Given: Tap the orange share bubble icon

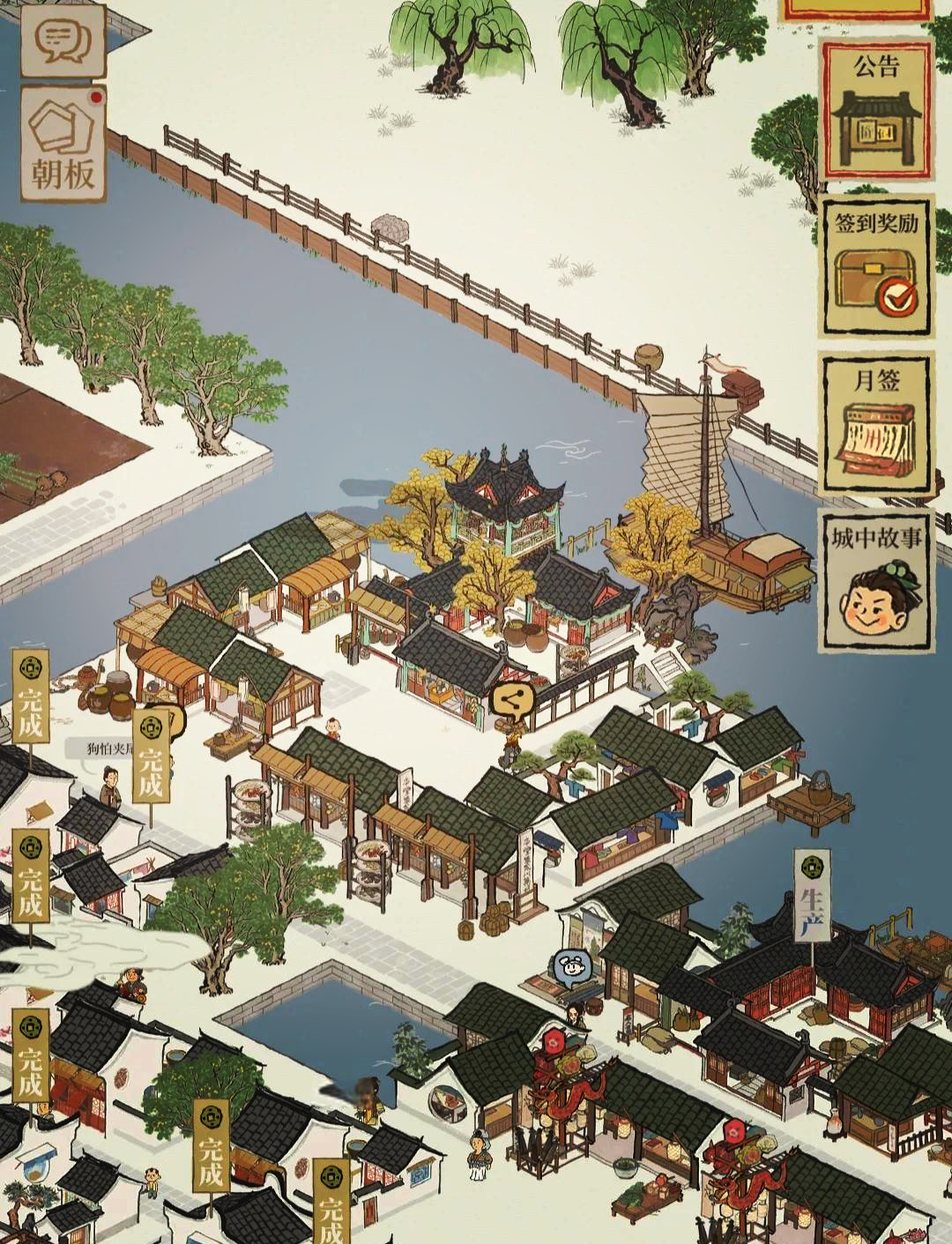Looking at the screenshot, I should coord(510,701).
